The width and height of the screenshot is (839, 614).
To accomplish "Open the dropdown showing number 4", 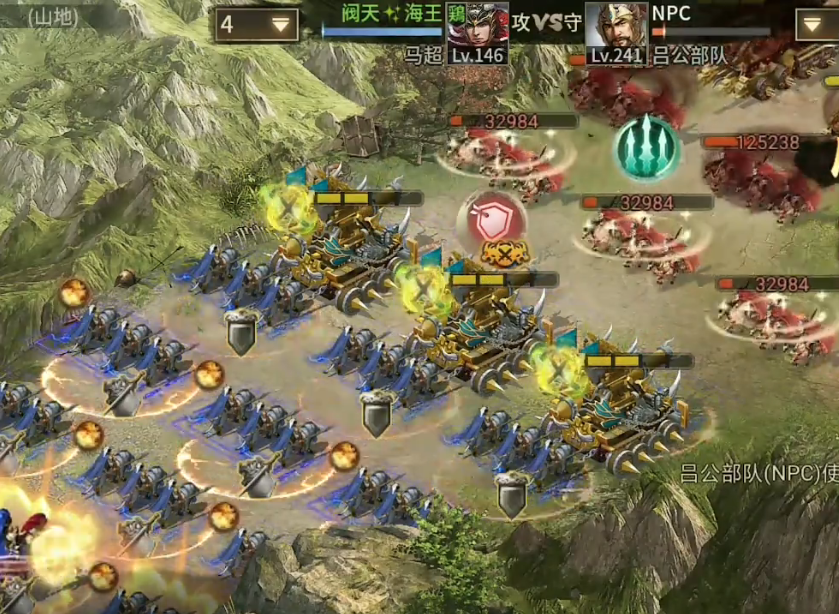I will click(x=256, y=25).
